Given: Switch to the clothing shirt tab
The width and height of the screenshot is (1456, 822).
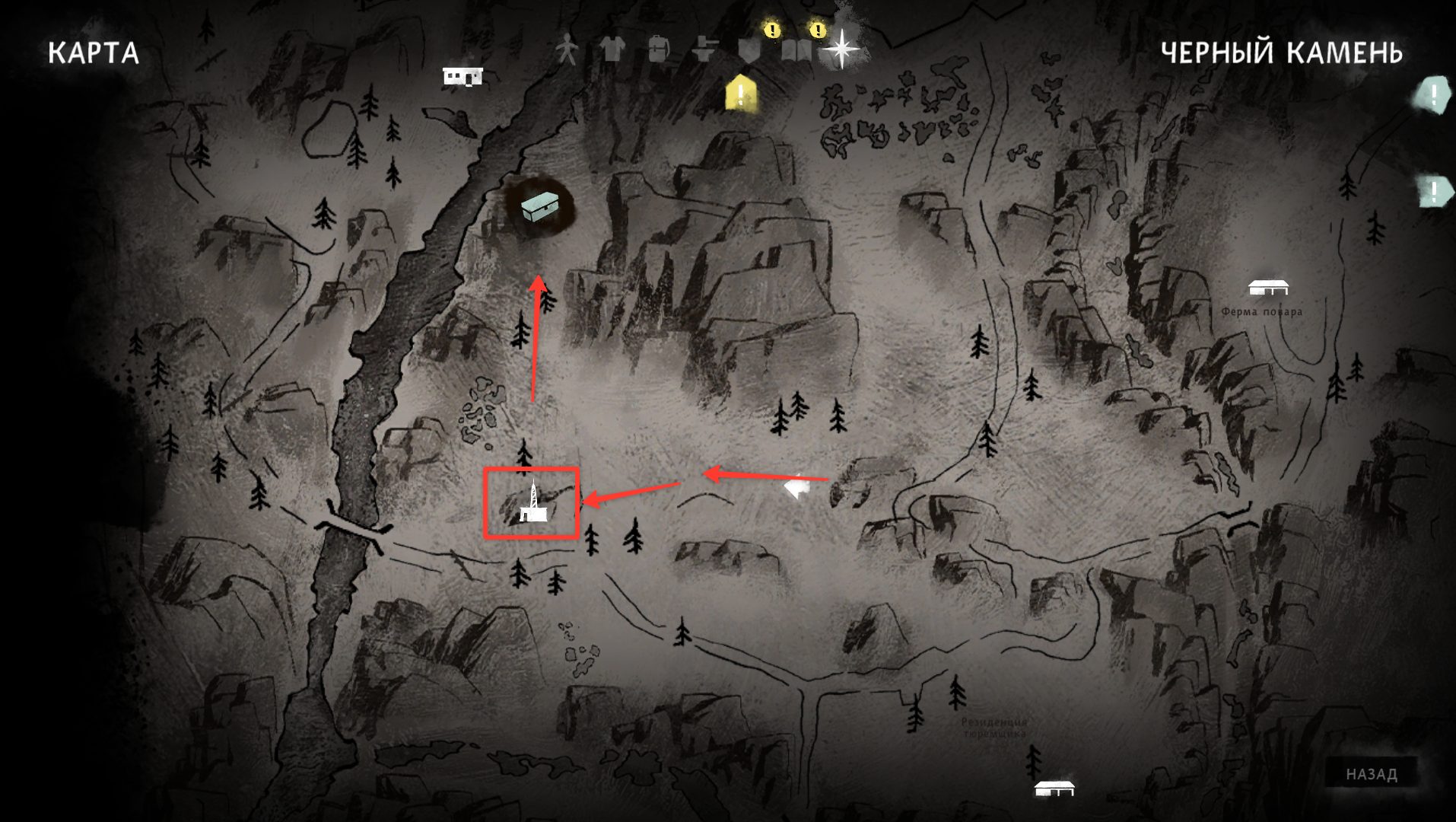Looking at the screenshot, I should pos(612,49).
